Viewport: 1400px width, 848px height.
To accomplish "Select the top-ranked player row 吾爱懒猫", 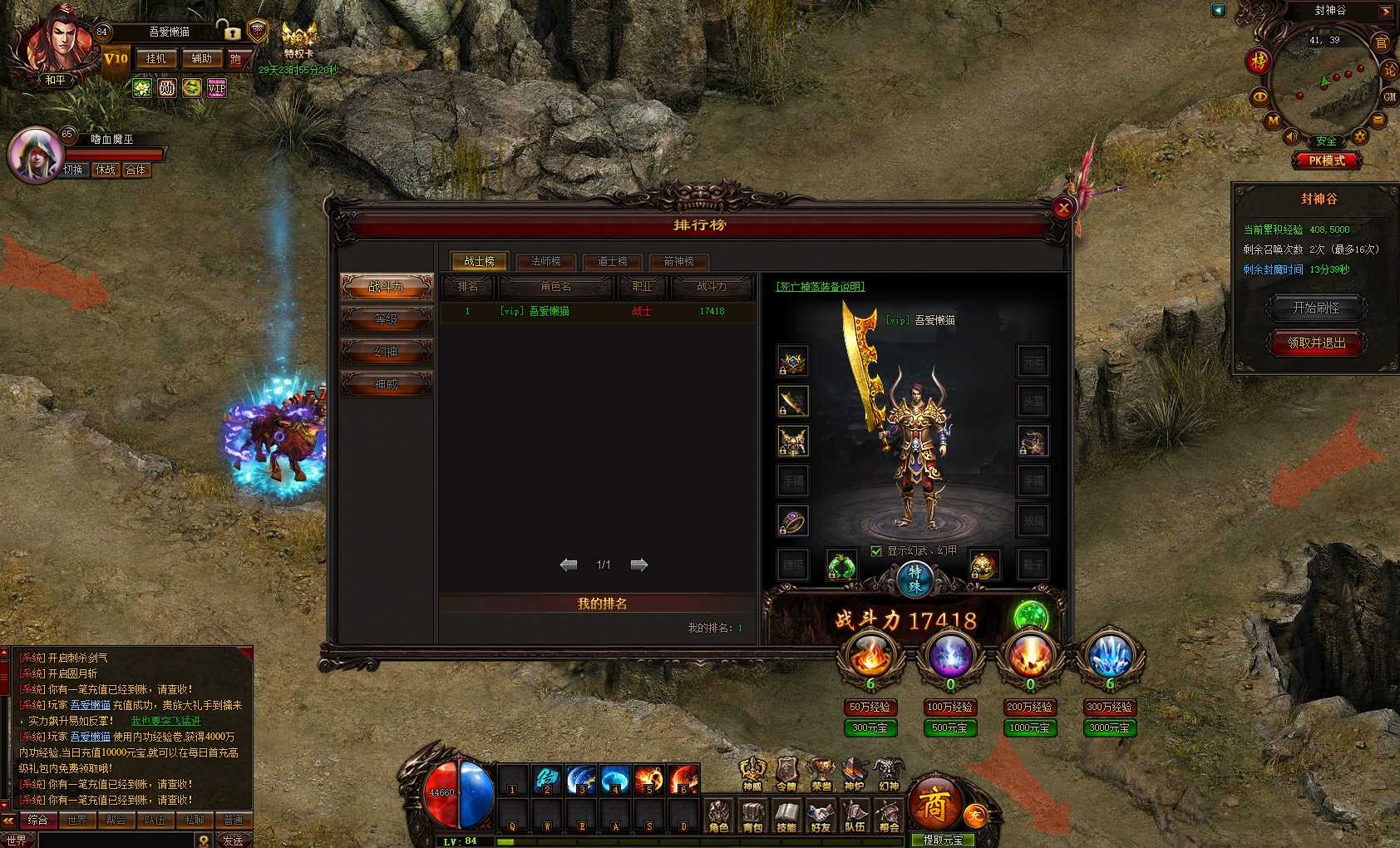I will pos(597,311).
